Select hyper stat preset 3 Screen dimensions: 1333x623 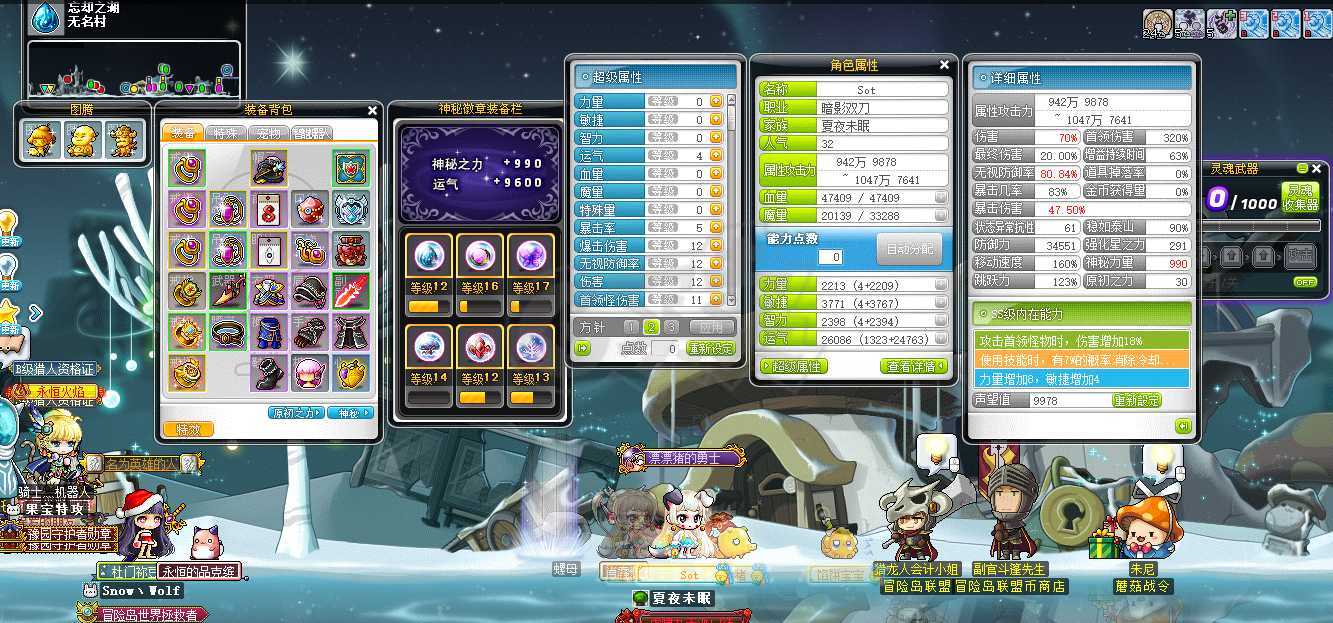(x=671, y=327)
